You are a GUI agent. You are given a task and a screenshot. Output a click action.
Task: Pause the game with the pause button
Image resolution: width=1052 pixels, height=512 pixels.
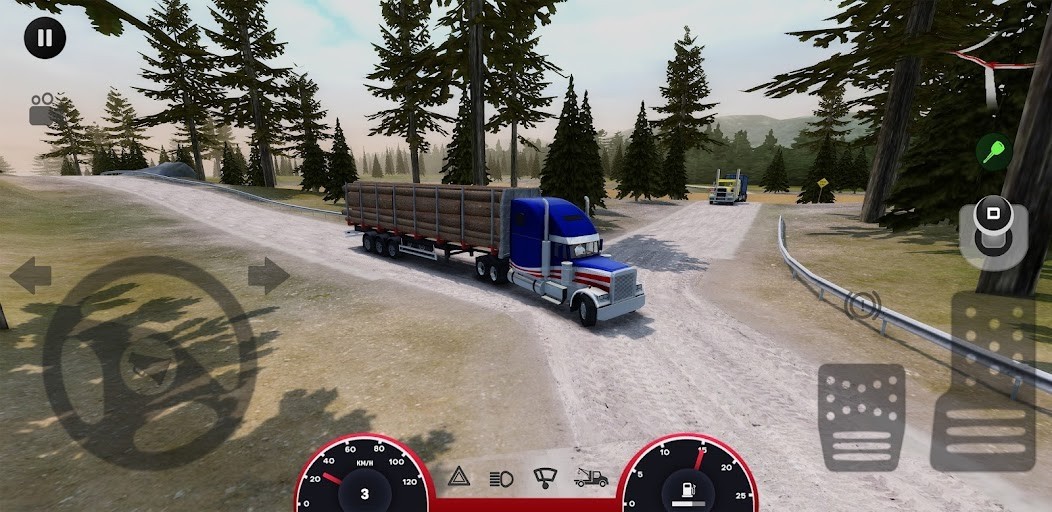[x=45, y=38]
